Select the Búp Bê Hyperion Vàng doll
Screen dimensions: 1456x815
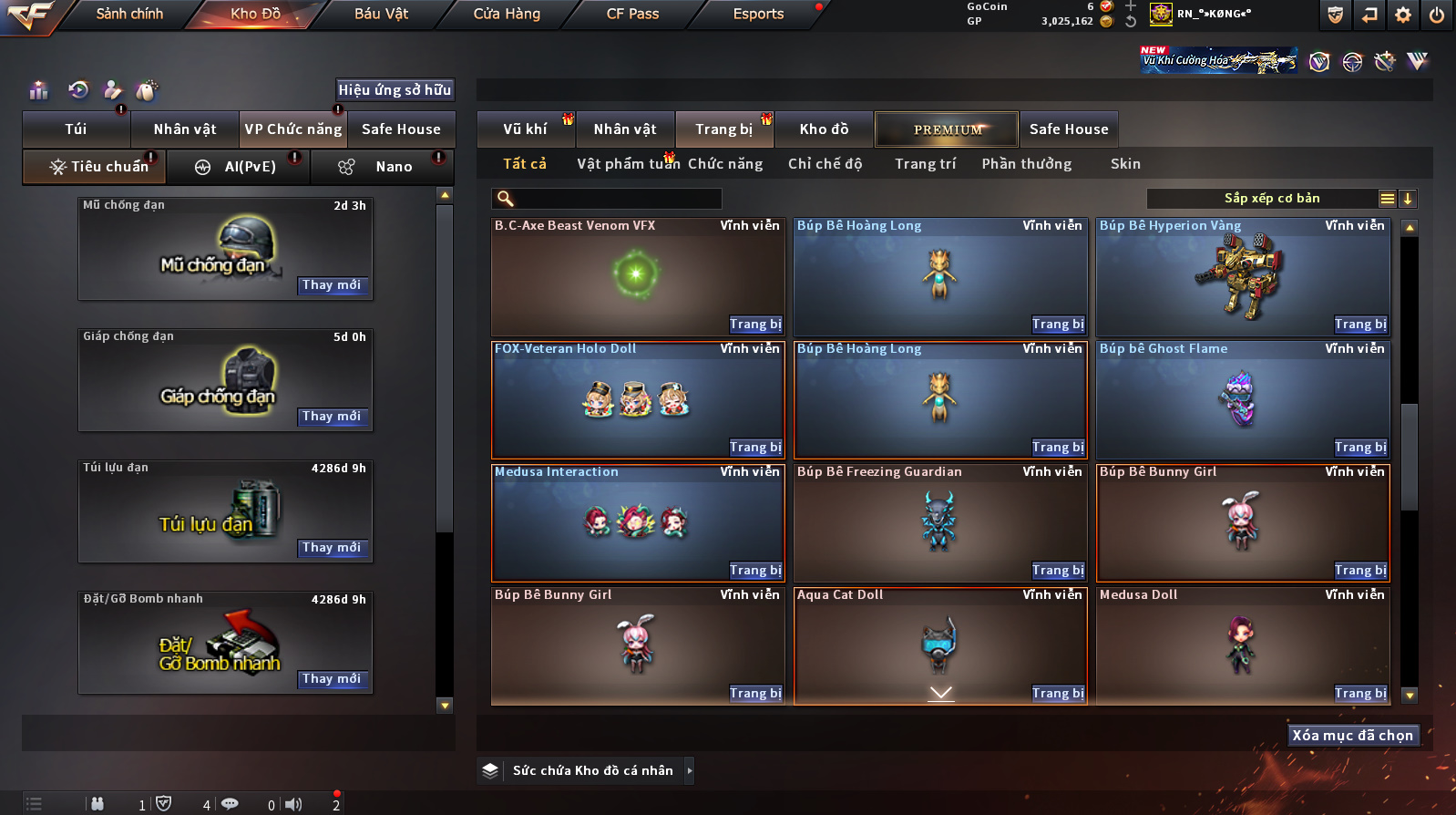(x=1243, y=276)
